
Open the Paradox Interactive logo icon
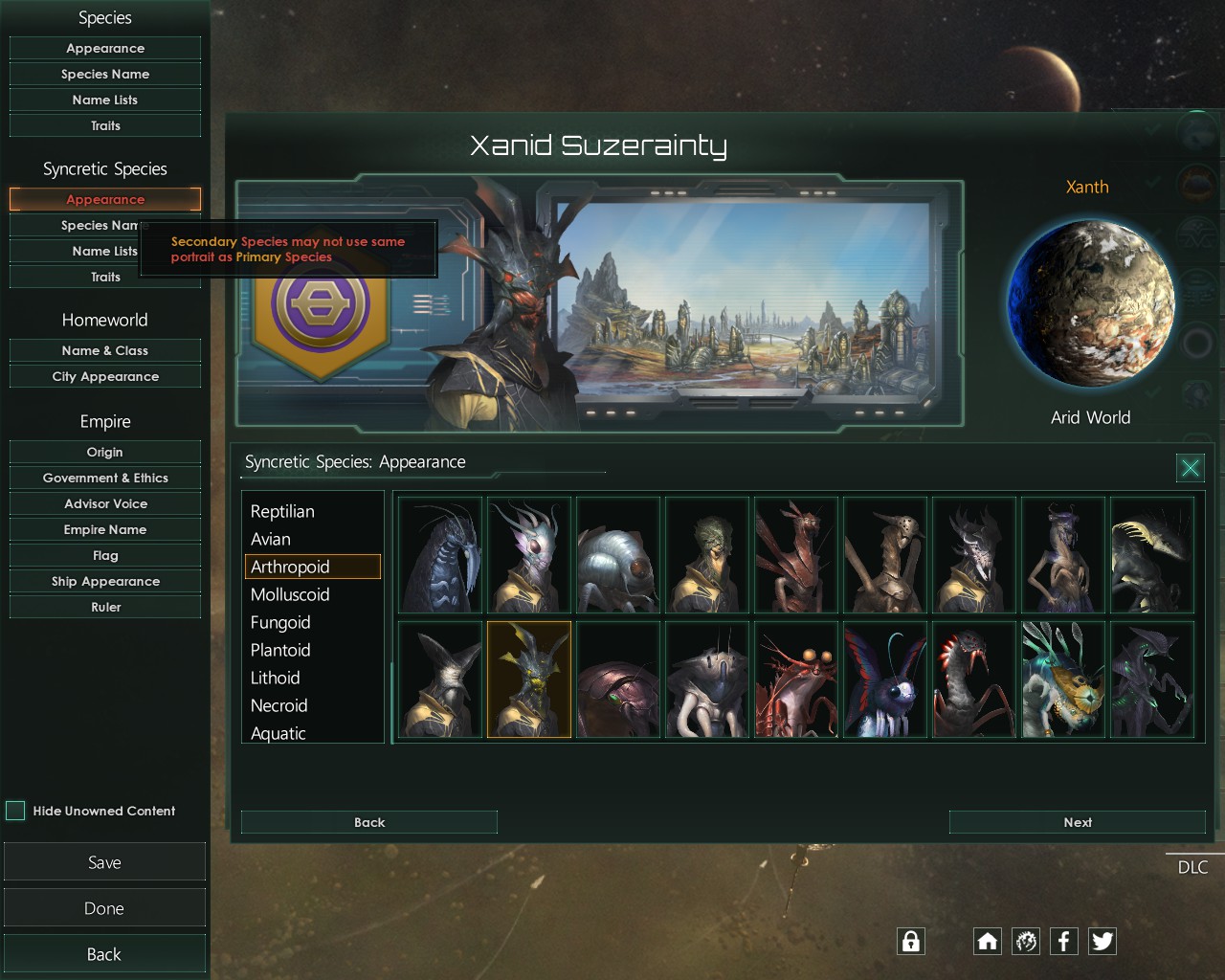click(x=1025, y=941)
